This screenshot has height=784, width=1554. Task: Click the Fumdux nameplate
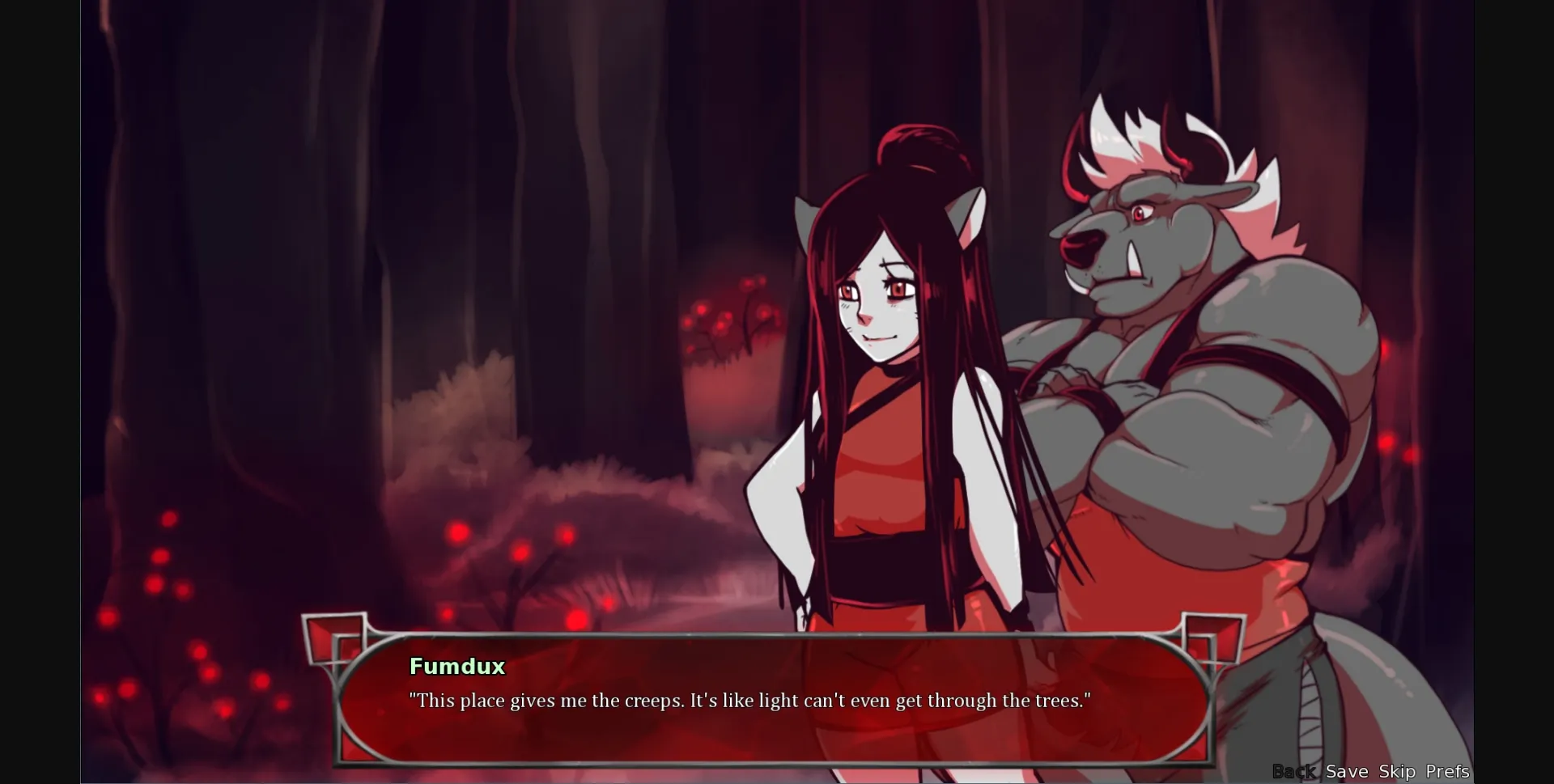coord(457,667)
